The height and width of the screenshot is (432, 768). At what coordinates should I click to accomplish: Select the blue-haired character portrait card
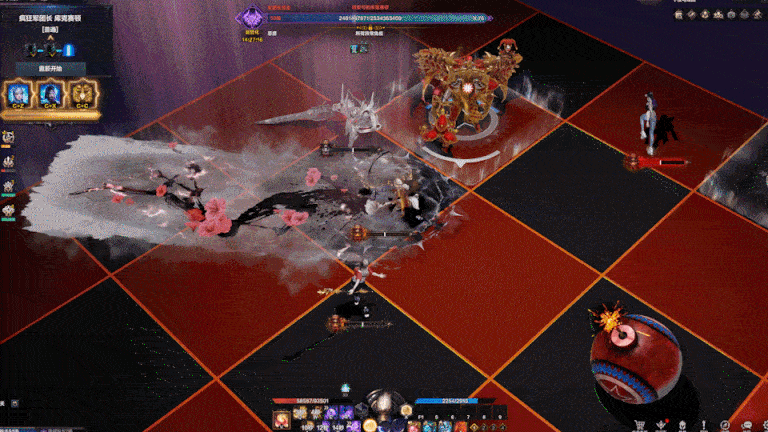[x=19, y=95]
